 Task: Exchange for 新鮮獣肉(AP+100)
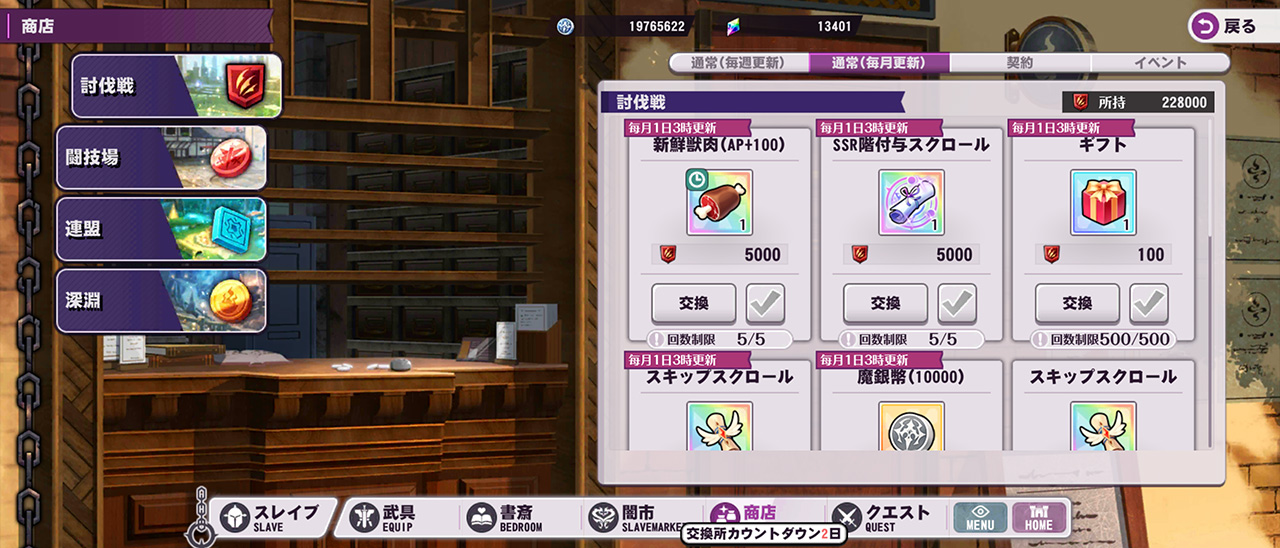[x=693, y=303]
